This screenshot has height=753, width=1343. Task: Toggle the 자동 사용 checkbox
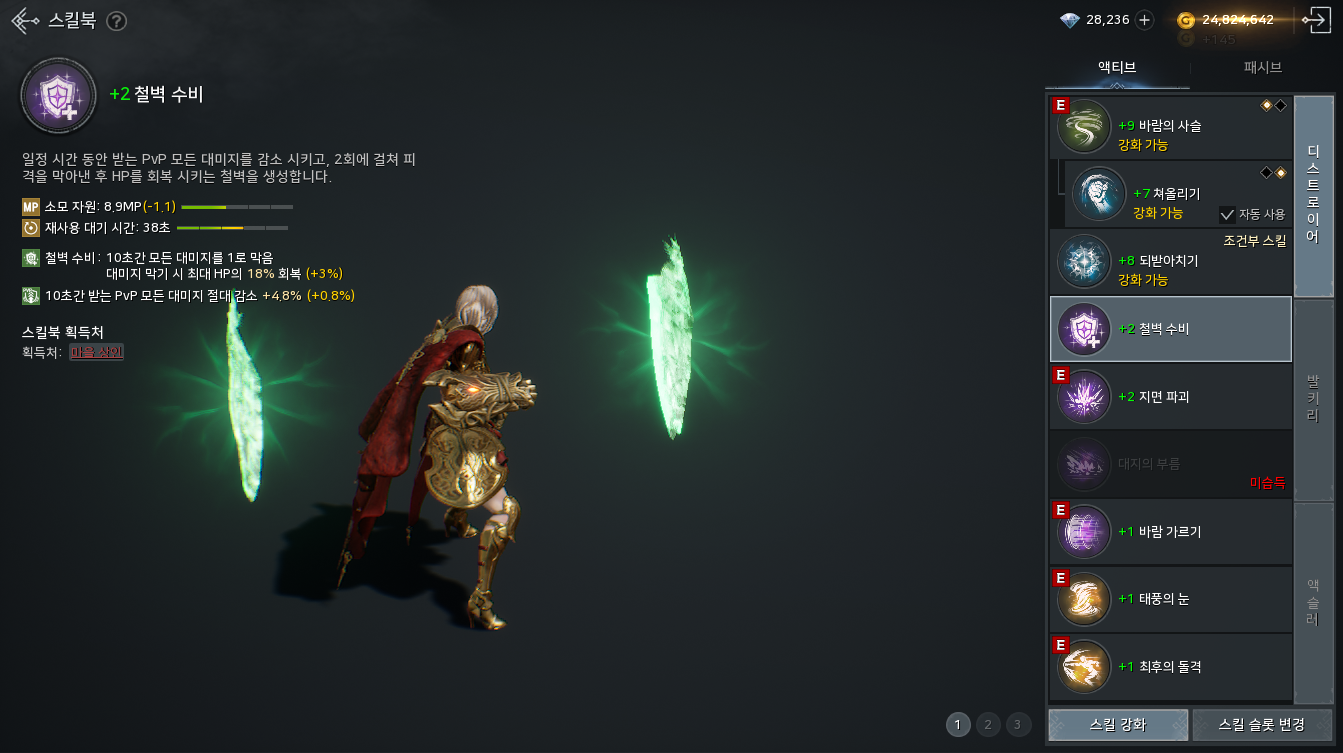point(1227,214)
